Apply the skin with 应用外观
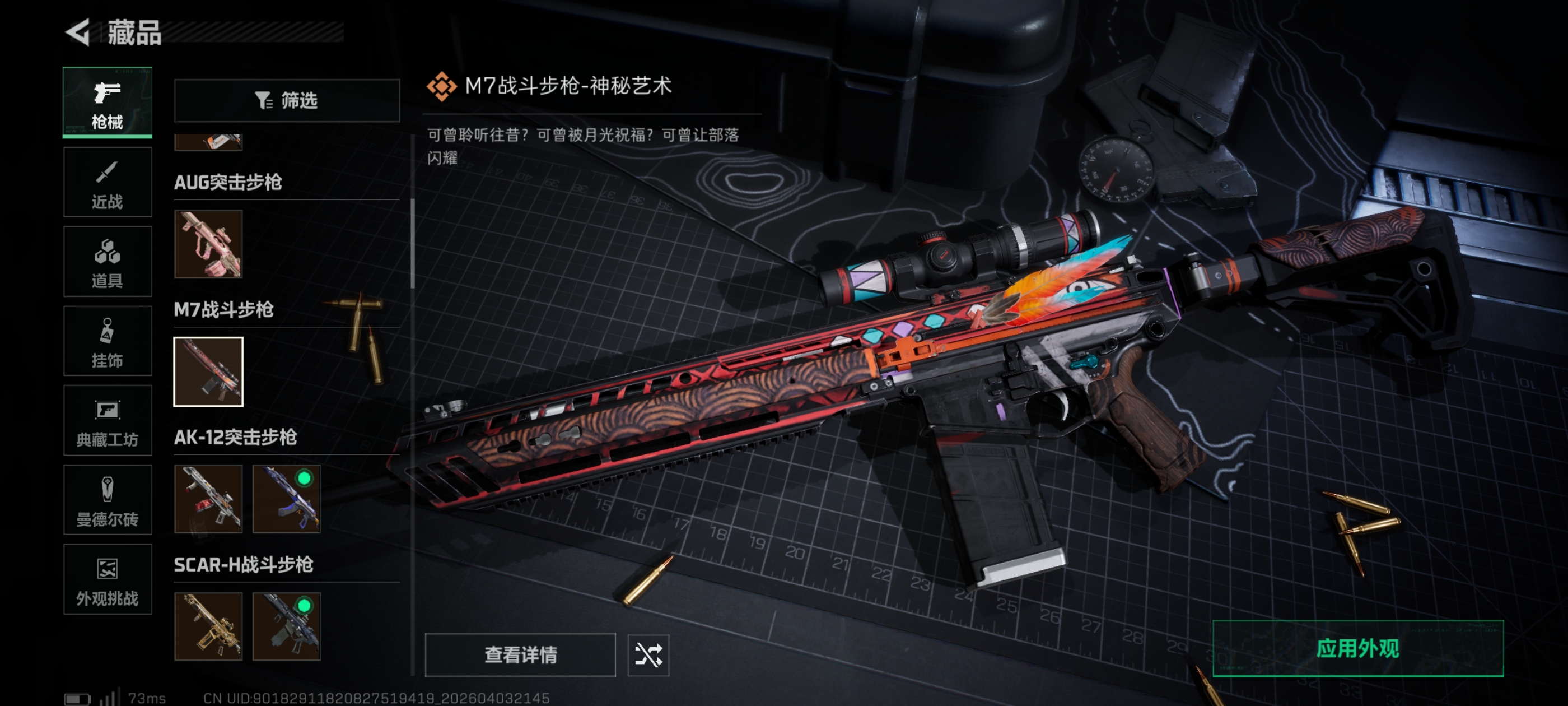Image resolution: width=1568 pixels, height=706 pixels. (1357, 648)
